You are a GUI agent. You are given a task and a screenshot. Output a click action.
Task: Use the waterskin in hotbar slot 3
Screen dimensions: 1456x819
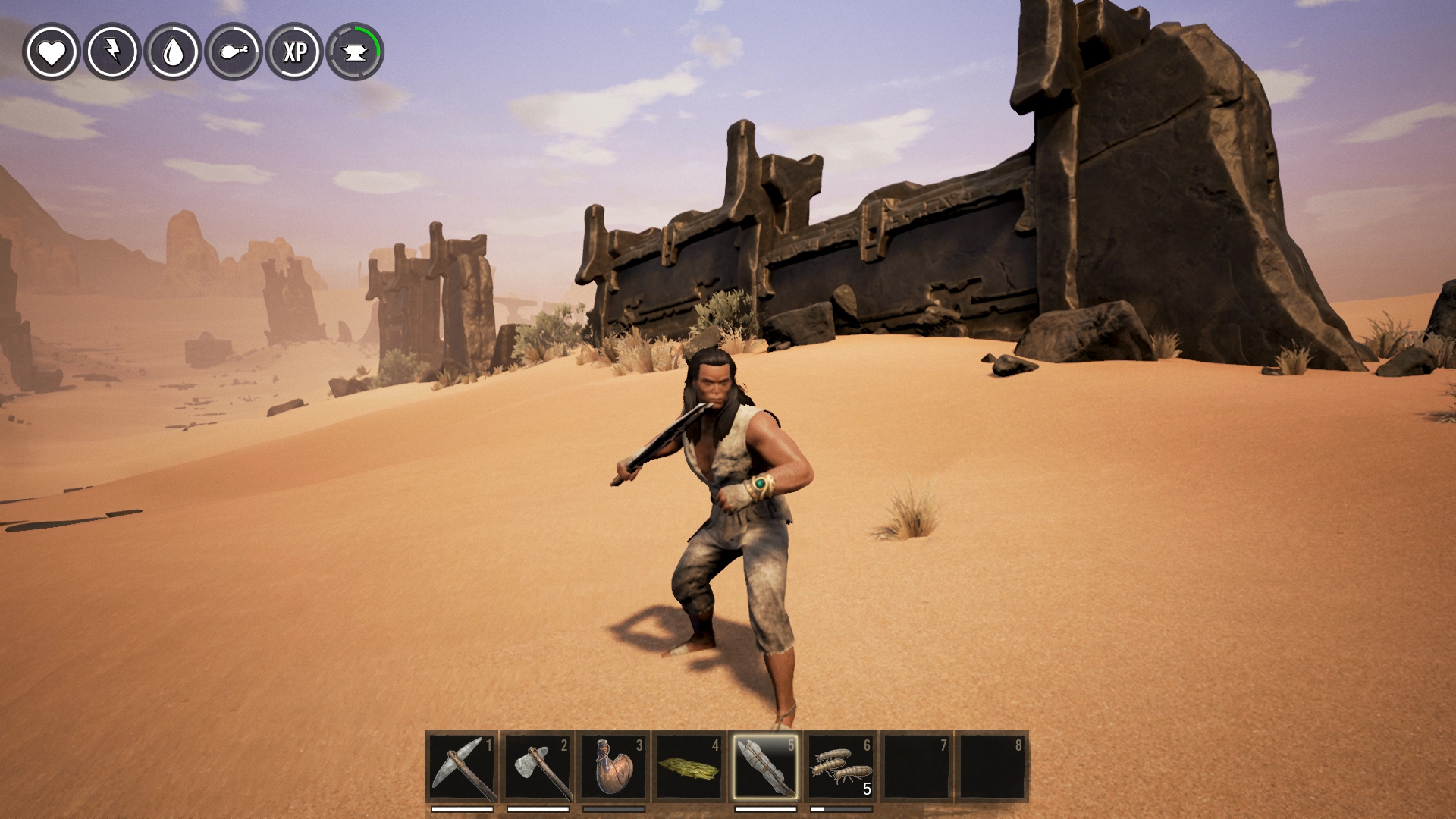(x=613, y=766)
